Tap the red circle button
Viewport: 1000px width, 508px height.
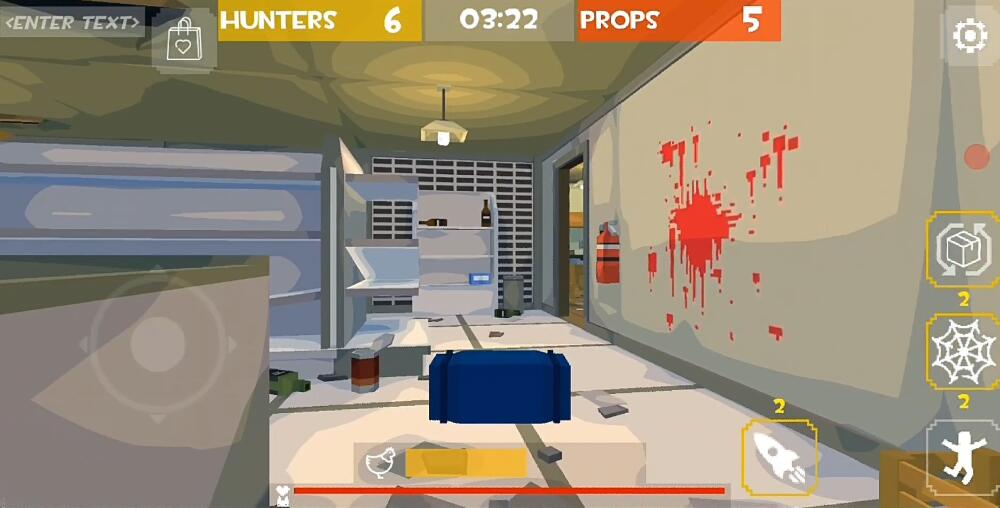coord(976,157)
